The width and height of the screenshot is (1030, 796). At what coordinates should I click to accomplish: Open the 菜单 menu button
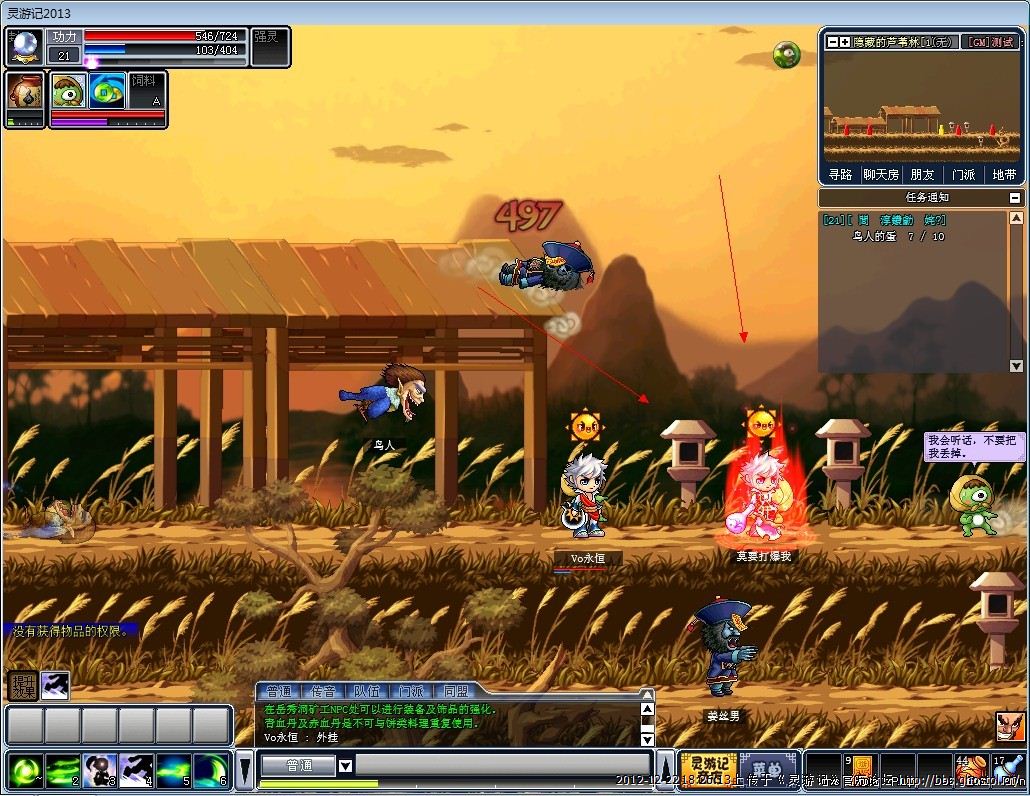pos(768,770)
